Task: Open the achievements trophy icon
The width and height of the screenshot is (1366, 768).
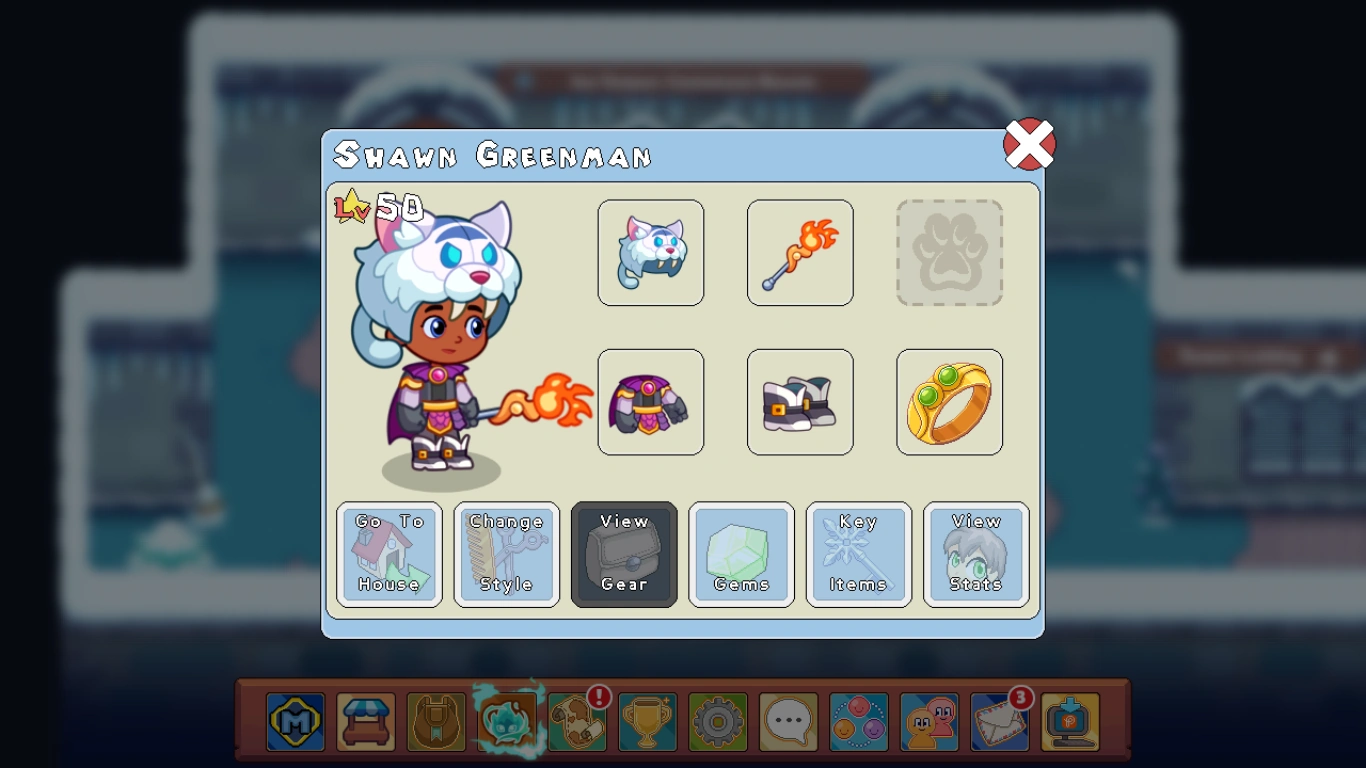Action: pos(646,721)
